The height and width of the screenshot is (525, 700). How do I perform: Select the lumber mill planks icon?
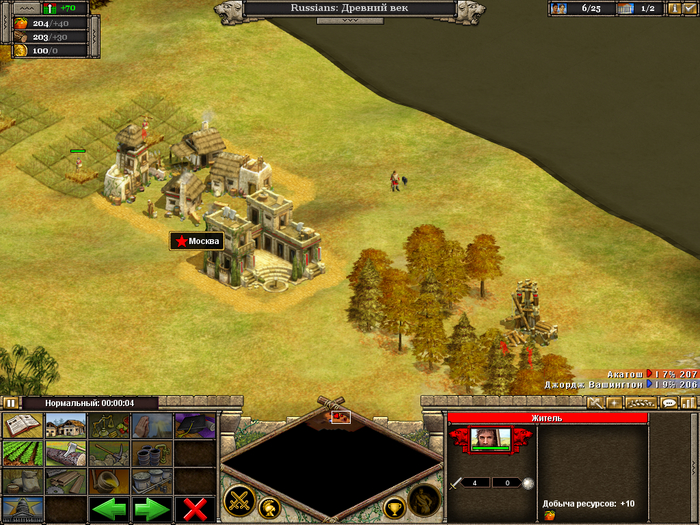point(65,482)
